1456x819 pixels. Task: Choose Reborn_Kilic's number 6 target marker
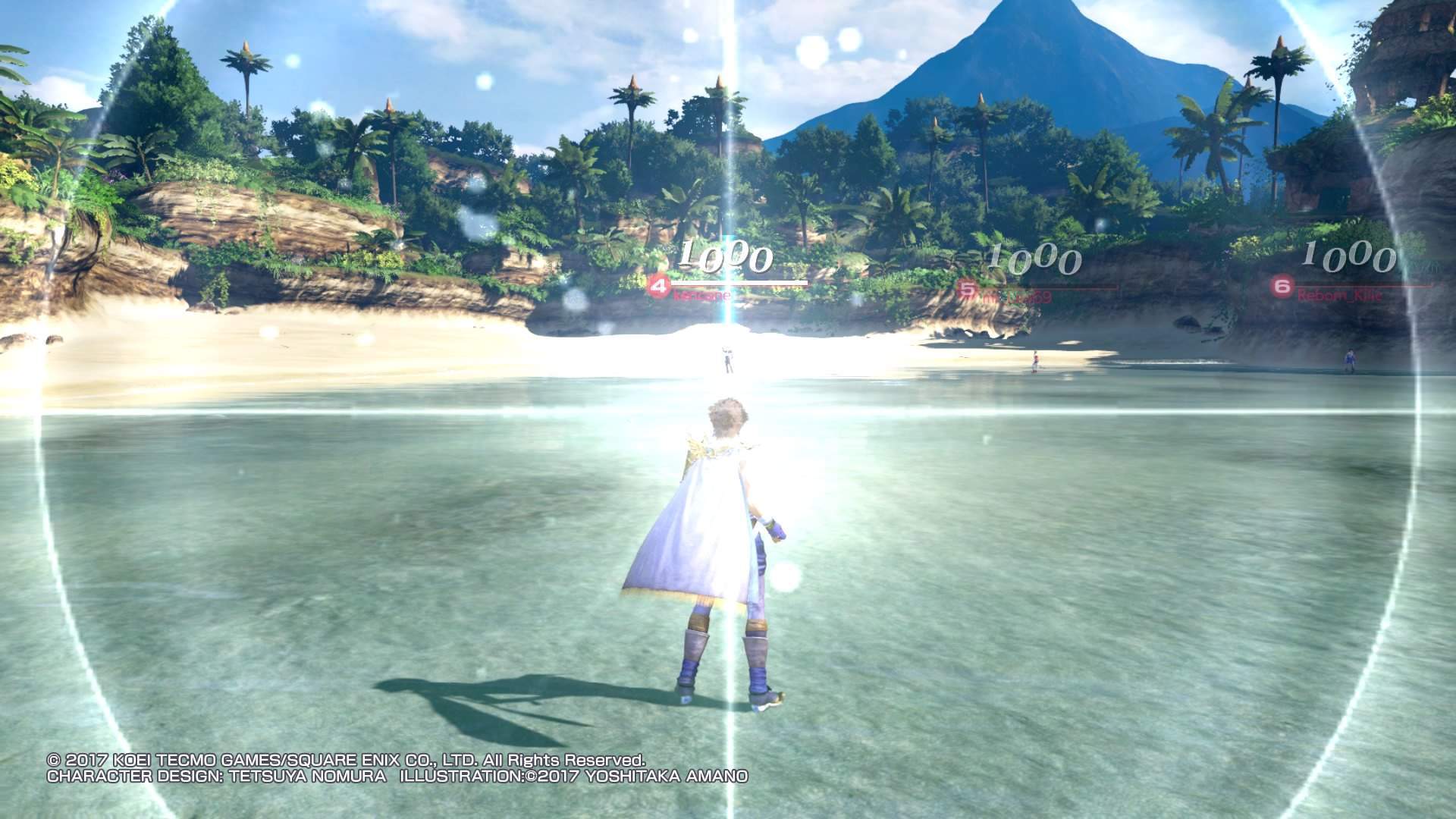point(1282,287)
